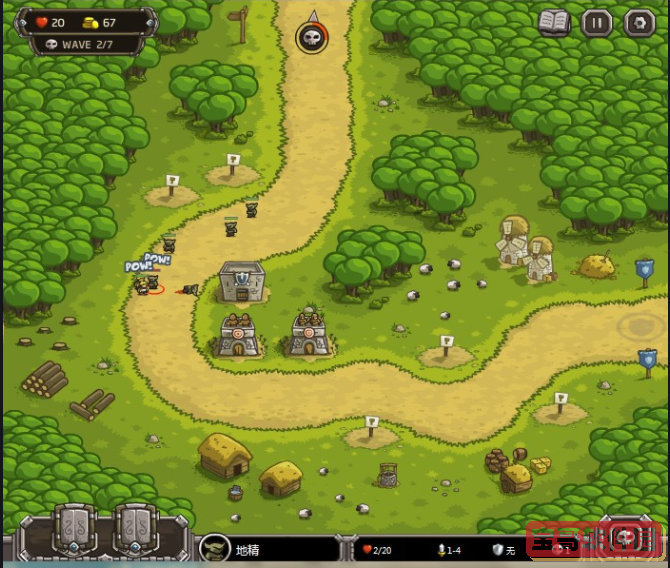This screenshot has width=670, height=568.
Task: Open the encyclopedia book
Action: 553,22
